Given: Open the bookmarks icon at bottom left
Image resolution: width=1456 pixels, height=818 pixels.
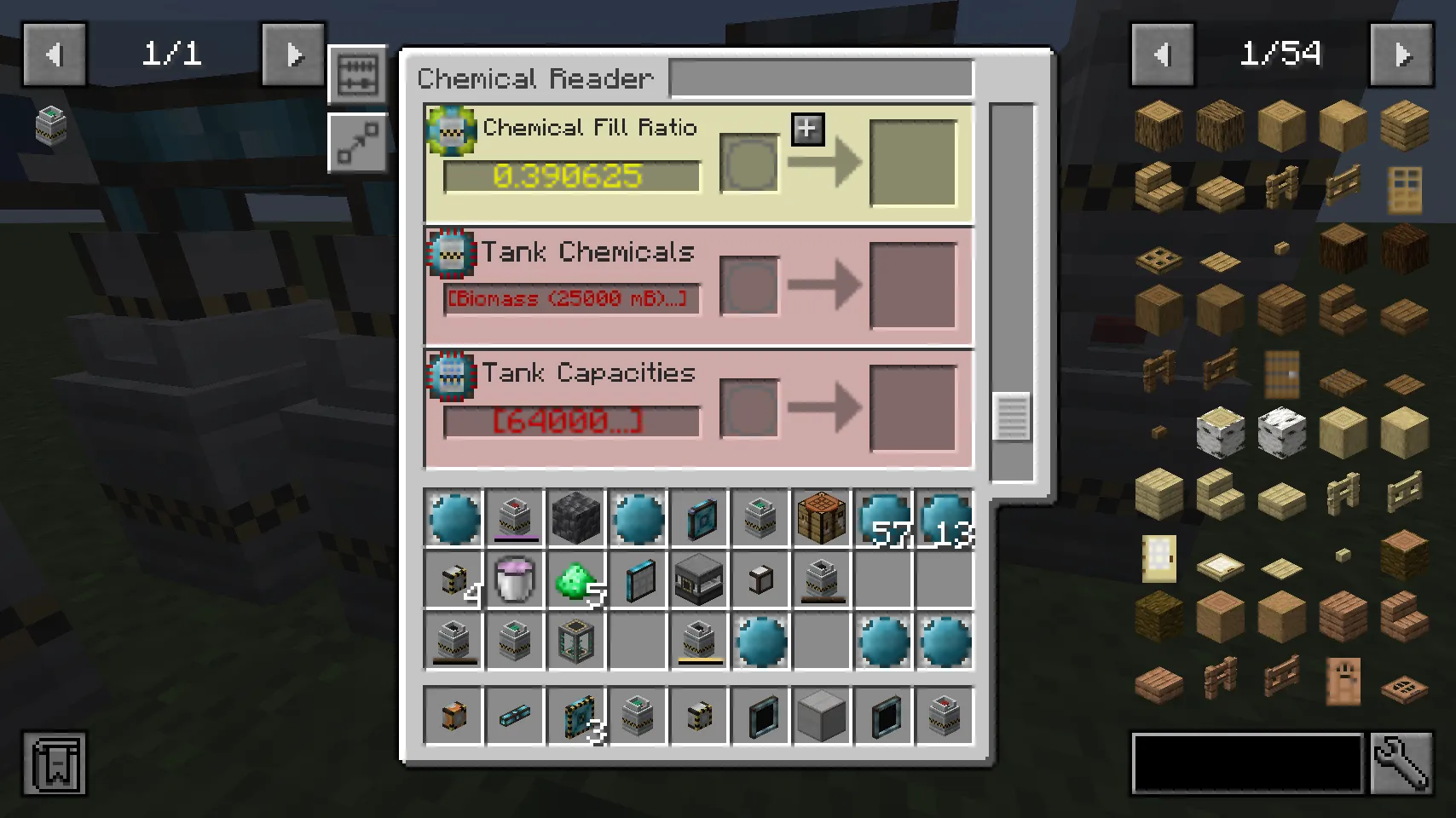Looking at the screenshot, I should pyautogui.click(x=55, y=764).
